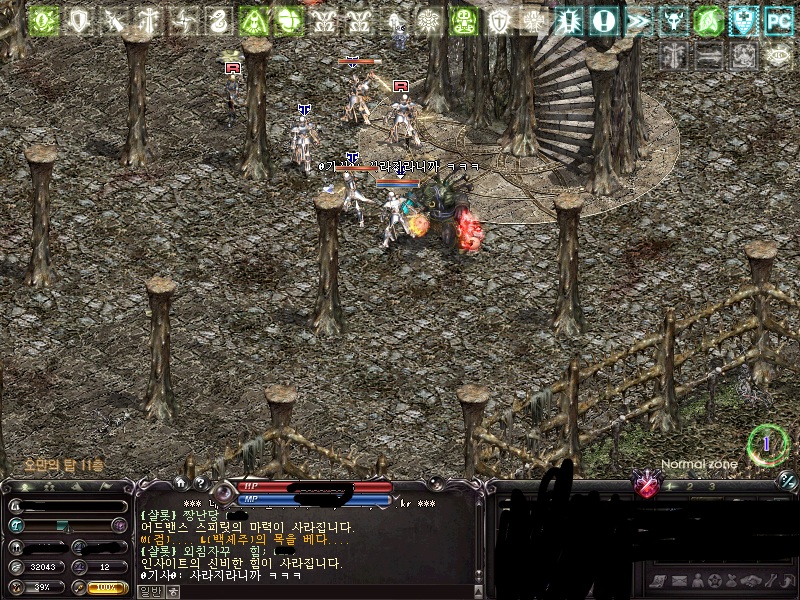The height and width of the screenshot is (600, 800).
Task: Open the home button above chat
Action: [x=180, y=483]
